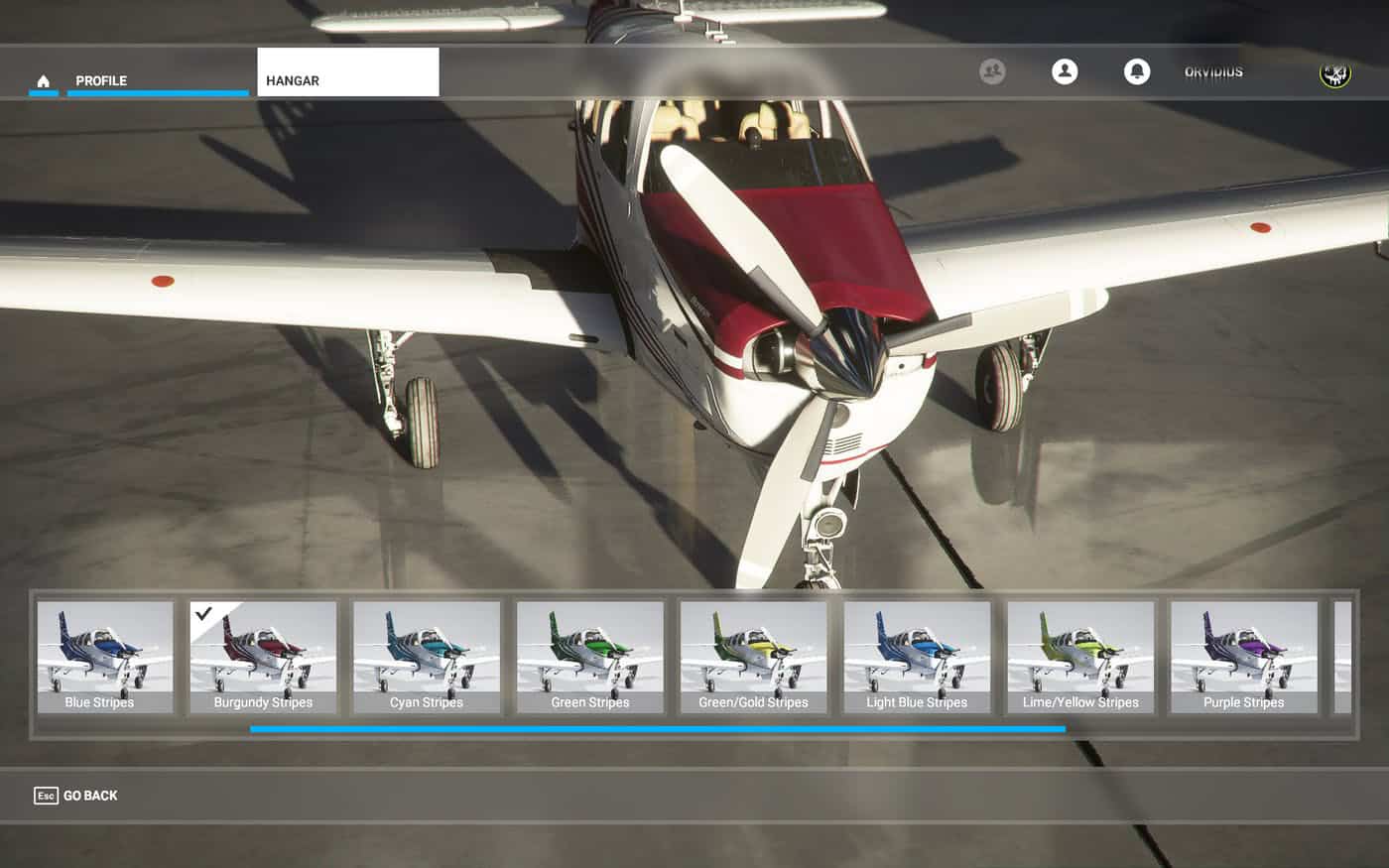Click the ORVIDIUS player name
The width and height of the screenshot is (1389, 868).
click(1213, 72)
